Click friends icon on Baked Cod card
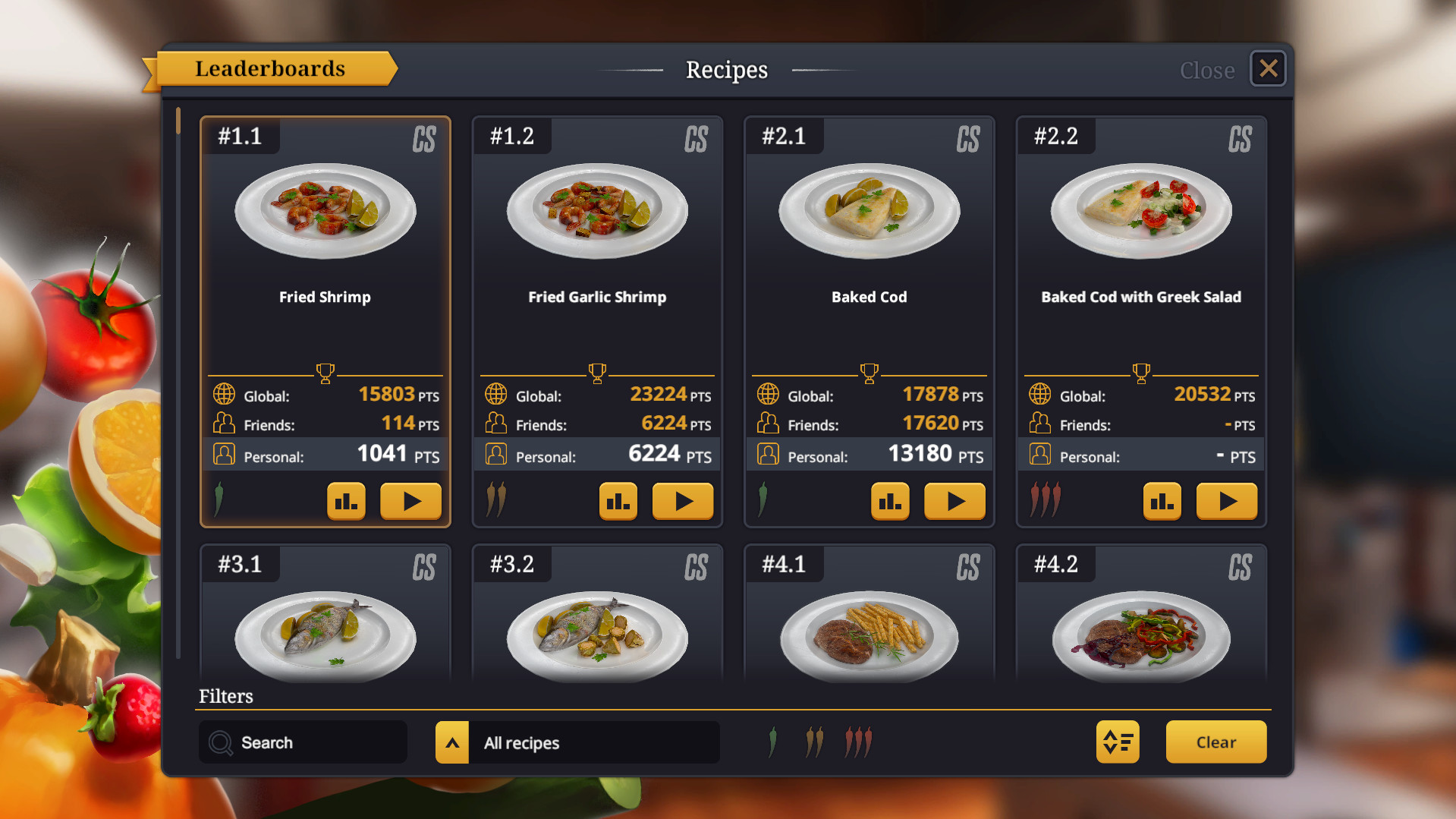Viewport: 1456px width, 819px height. [x=768, y=423]
